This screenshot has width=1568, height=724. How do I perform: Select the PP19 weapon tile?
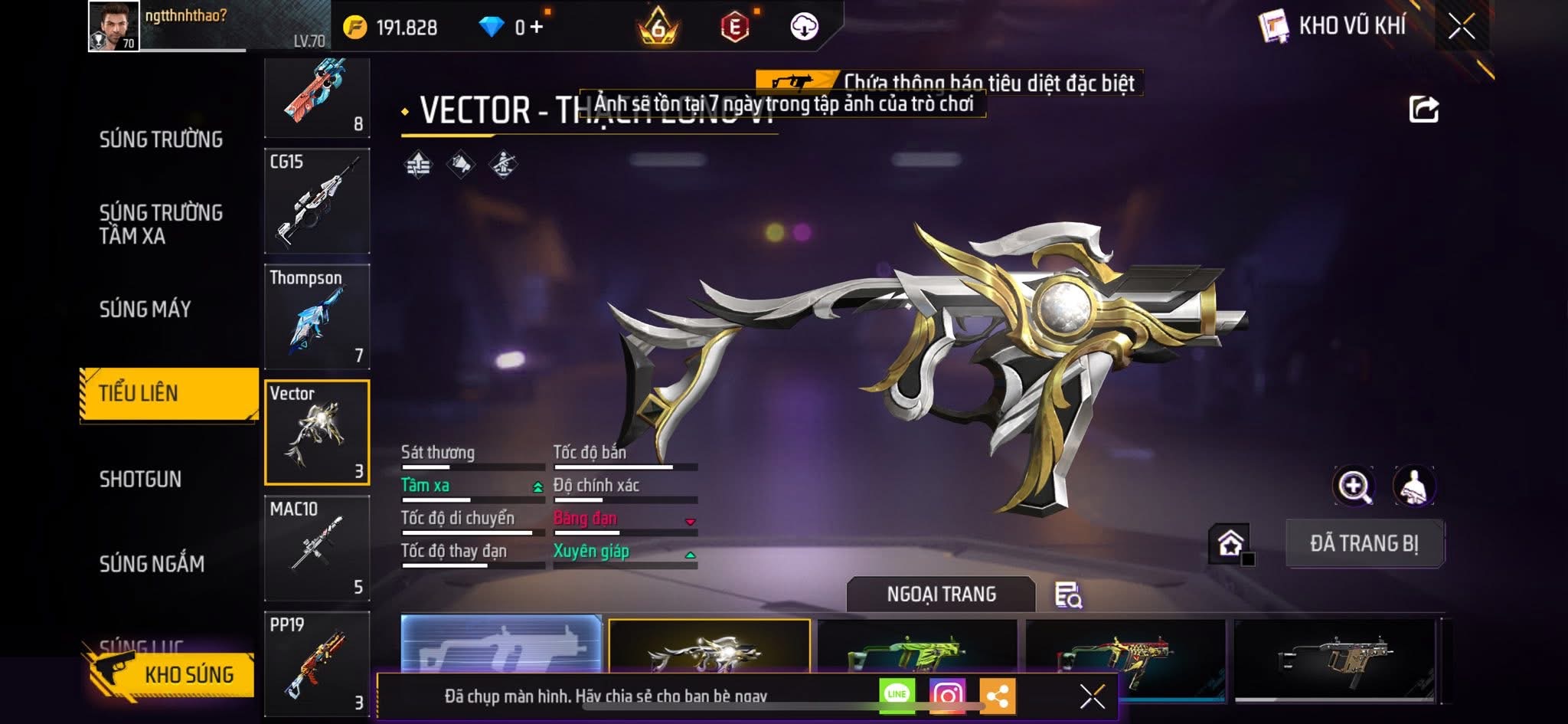(317, 663)
